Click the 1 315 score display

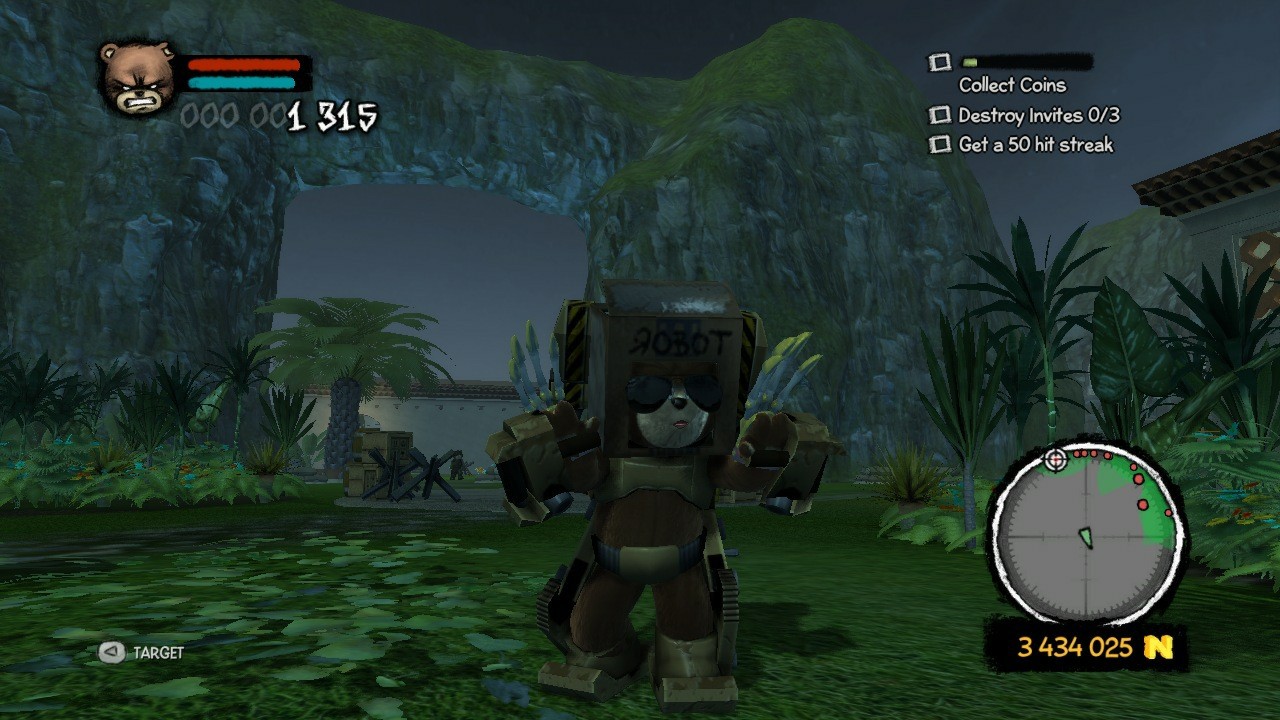(x=330, y=117)
